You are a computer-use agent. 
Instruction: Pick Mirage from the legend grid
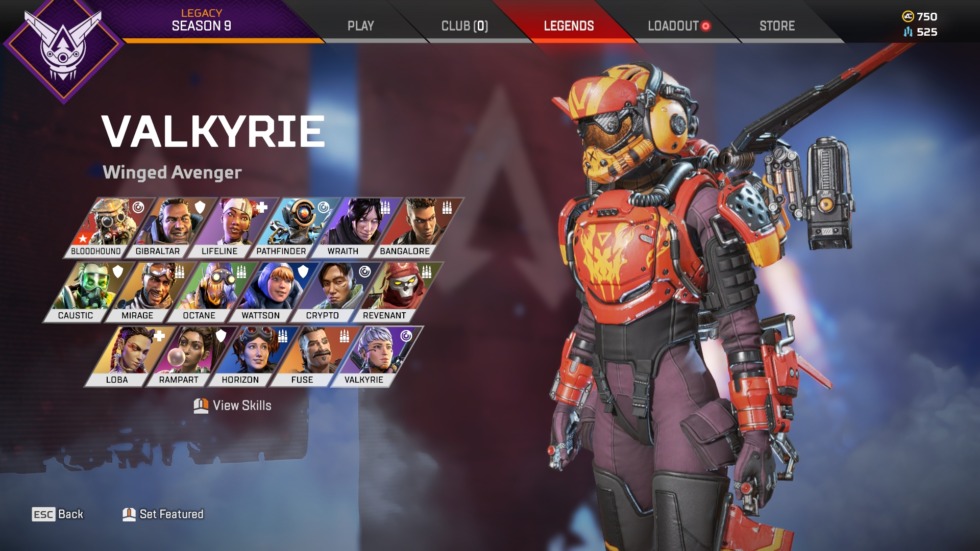click(x=140, y=291)
